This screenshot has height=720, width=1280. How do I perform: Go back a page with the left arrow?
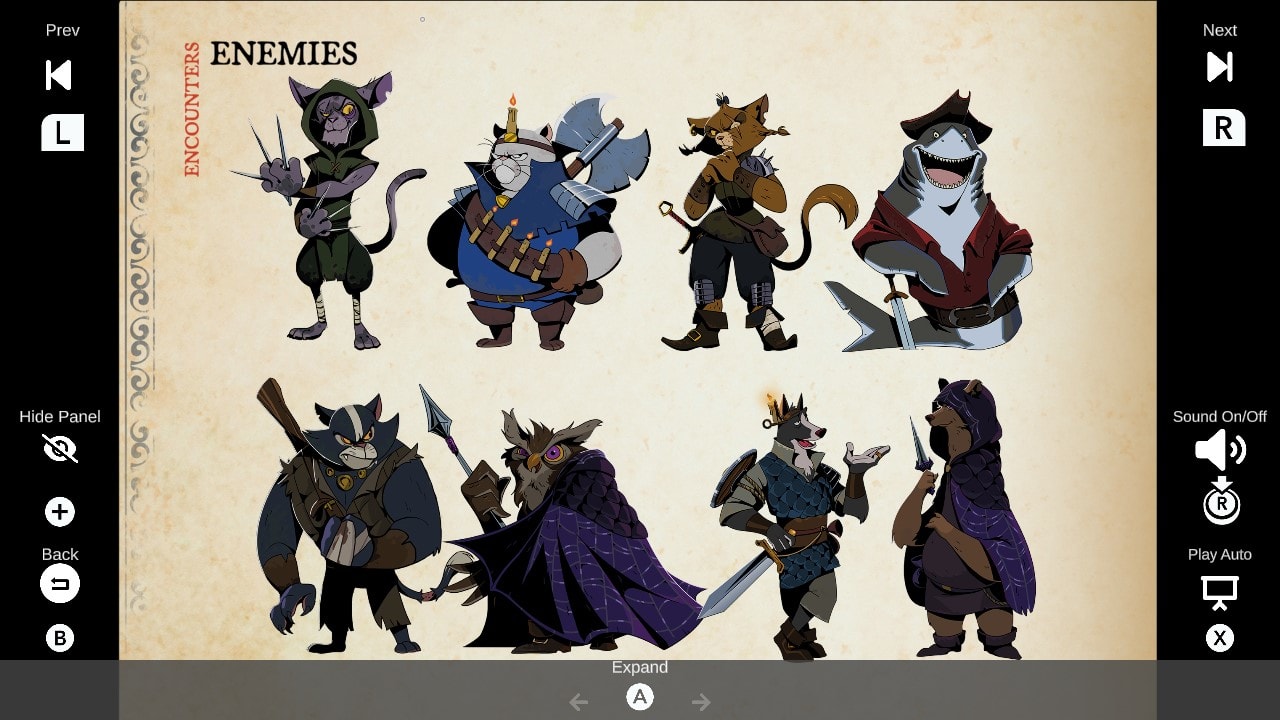[x=578, y=702]
